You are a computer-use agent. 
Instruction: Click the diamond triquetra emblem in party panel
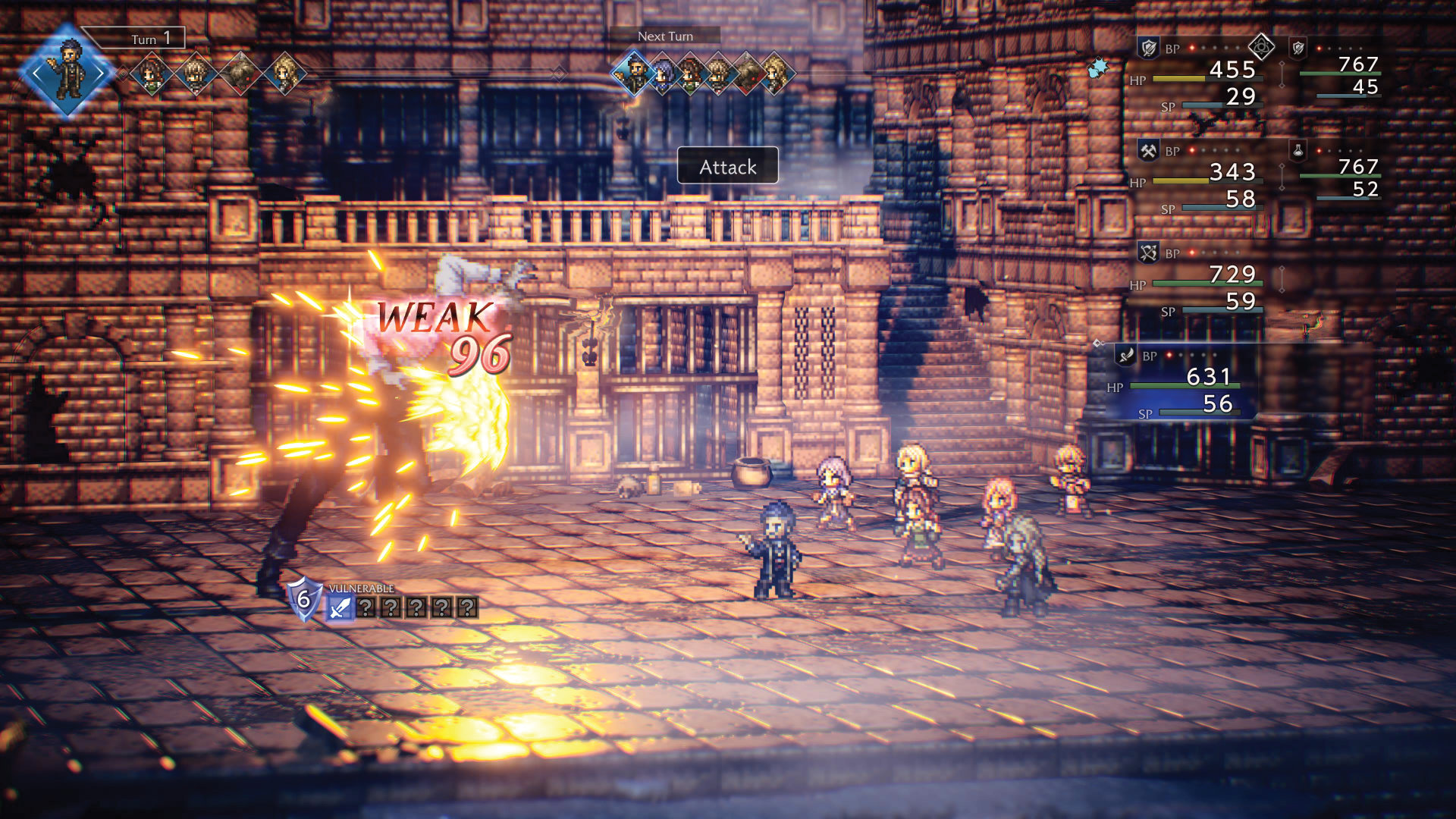pos(1261,47)
